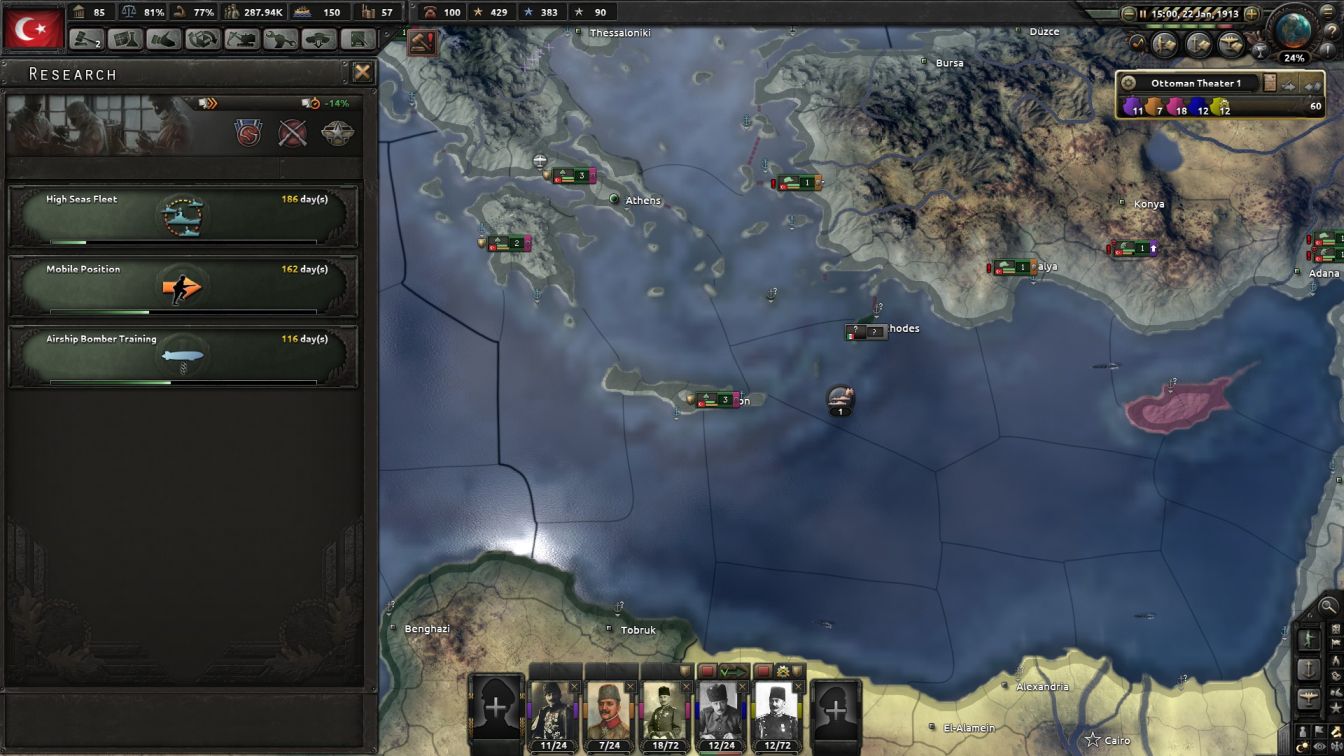Select the naval doctrine shield icon in Research
This screenshot has width=1344, height=756.
pos(247,131)
